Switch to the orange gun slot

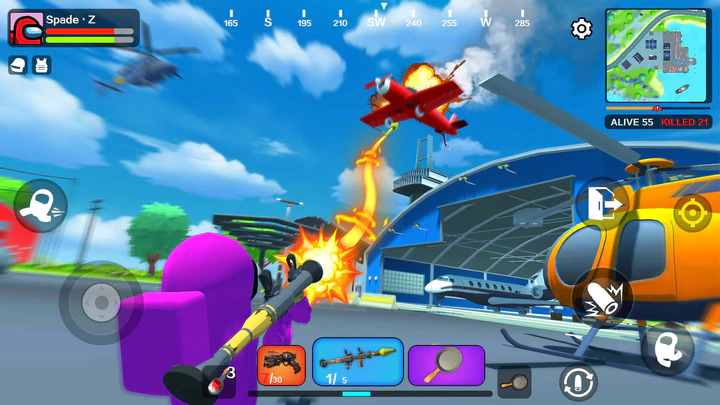(282, 365)
